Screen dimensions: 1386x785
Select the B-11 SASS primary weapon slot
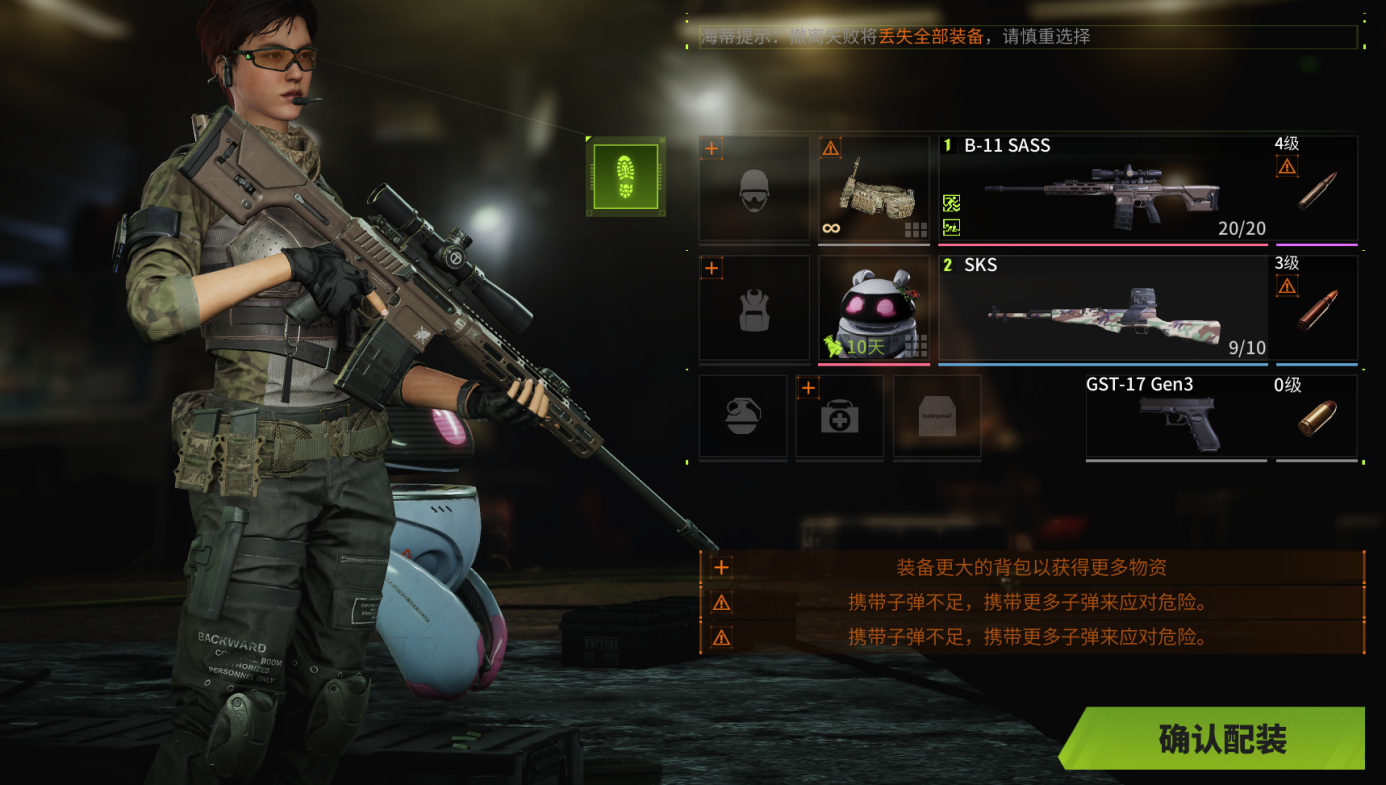click(x=1102, y=189)
